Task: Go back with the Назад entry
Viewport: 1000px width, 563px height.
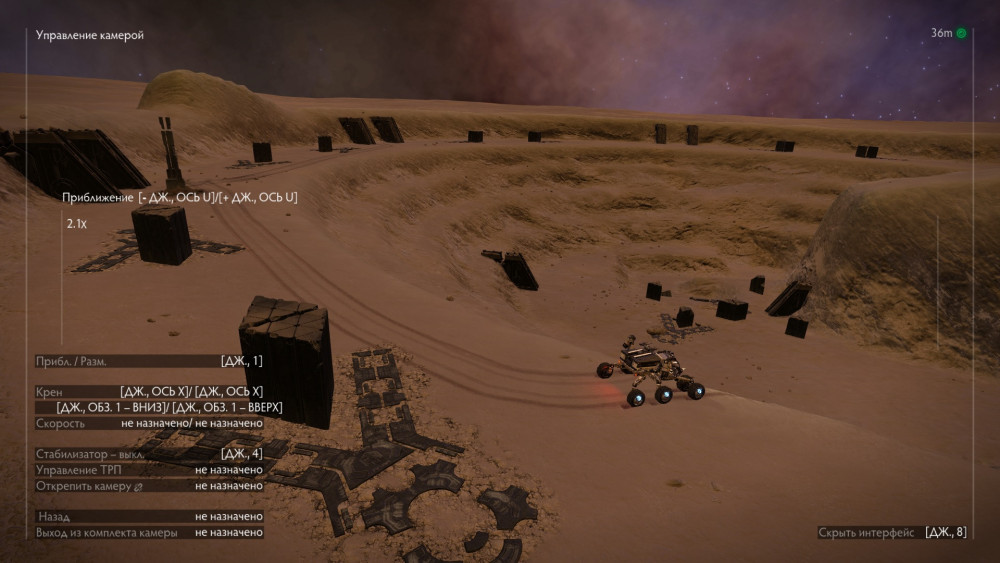Action: tap(148, 516)
